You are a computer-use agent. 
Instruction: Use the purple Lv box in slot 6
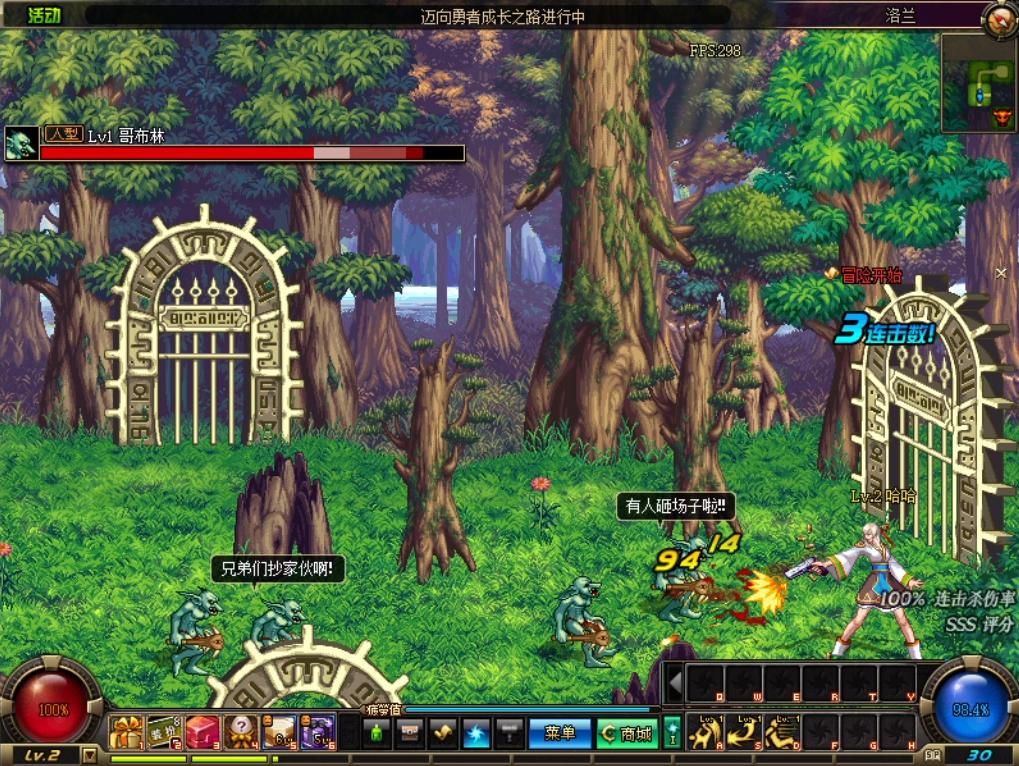[x=317, y=733]
